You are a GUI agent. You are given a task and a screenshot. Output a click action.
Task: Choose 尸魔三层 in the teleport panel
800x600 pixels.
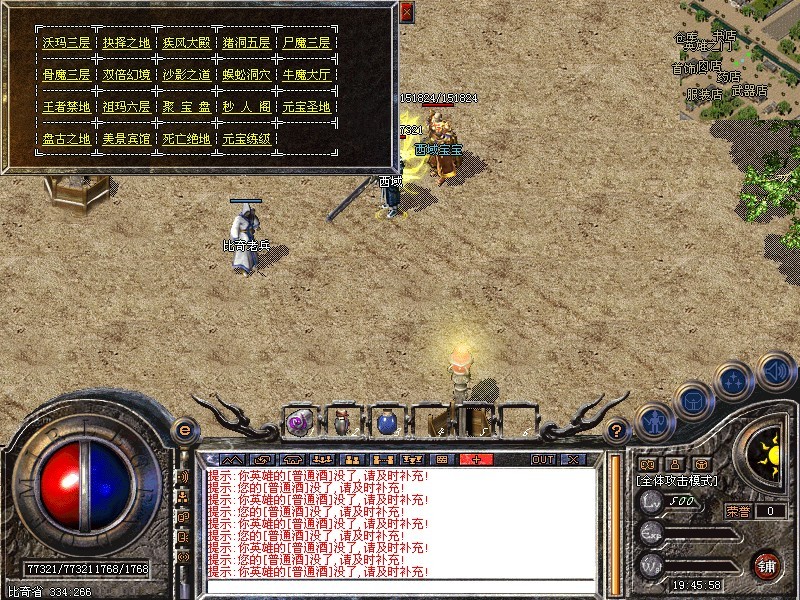point(306,43)
